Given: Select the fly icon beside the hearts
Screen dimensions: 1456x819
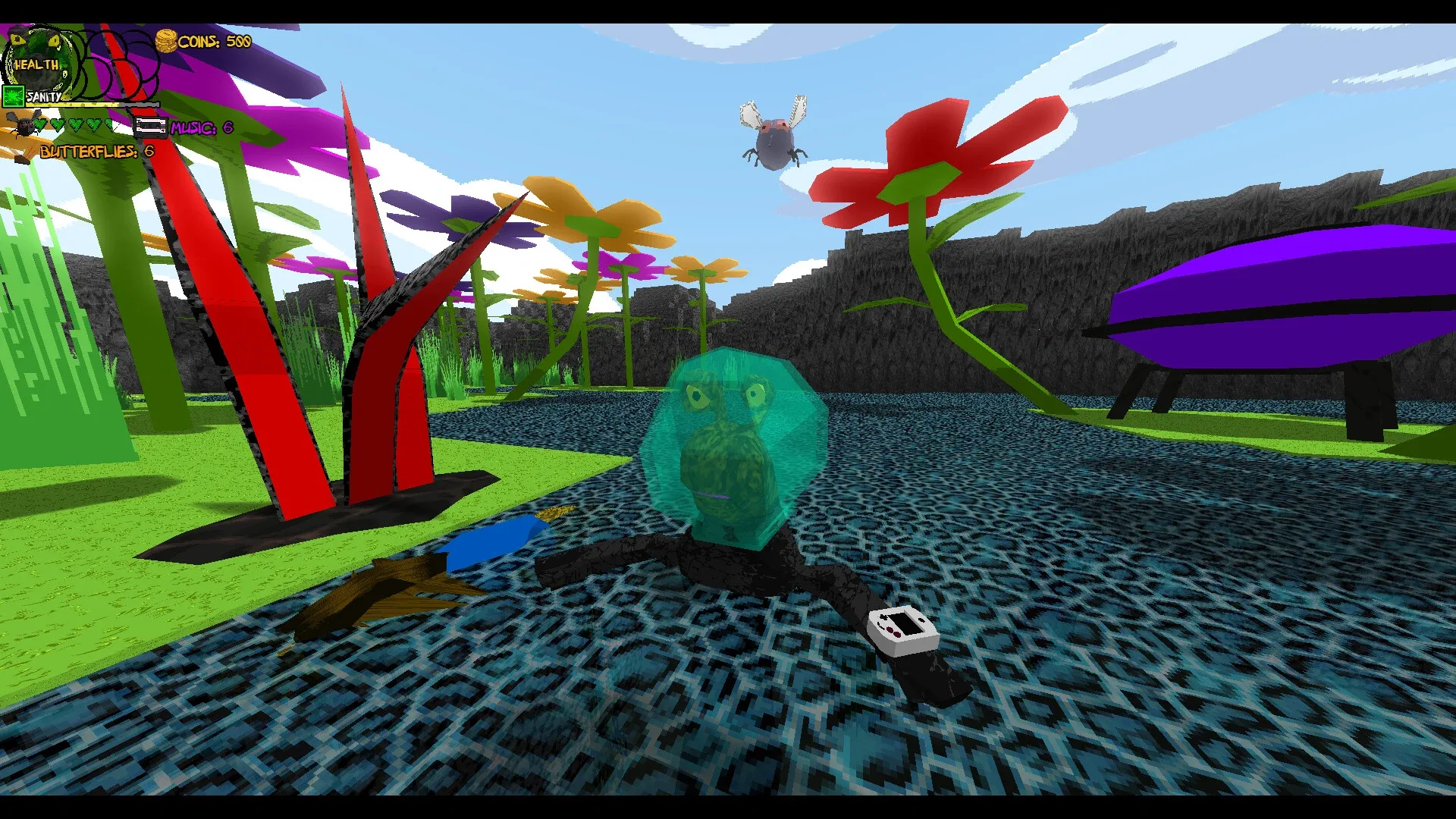Looking at the screenshot, I should 23,125.
